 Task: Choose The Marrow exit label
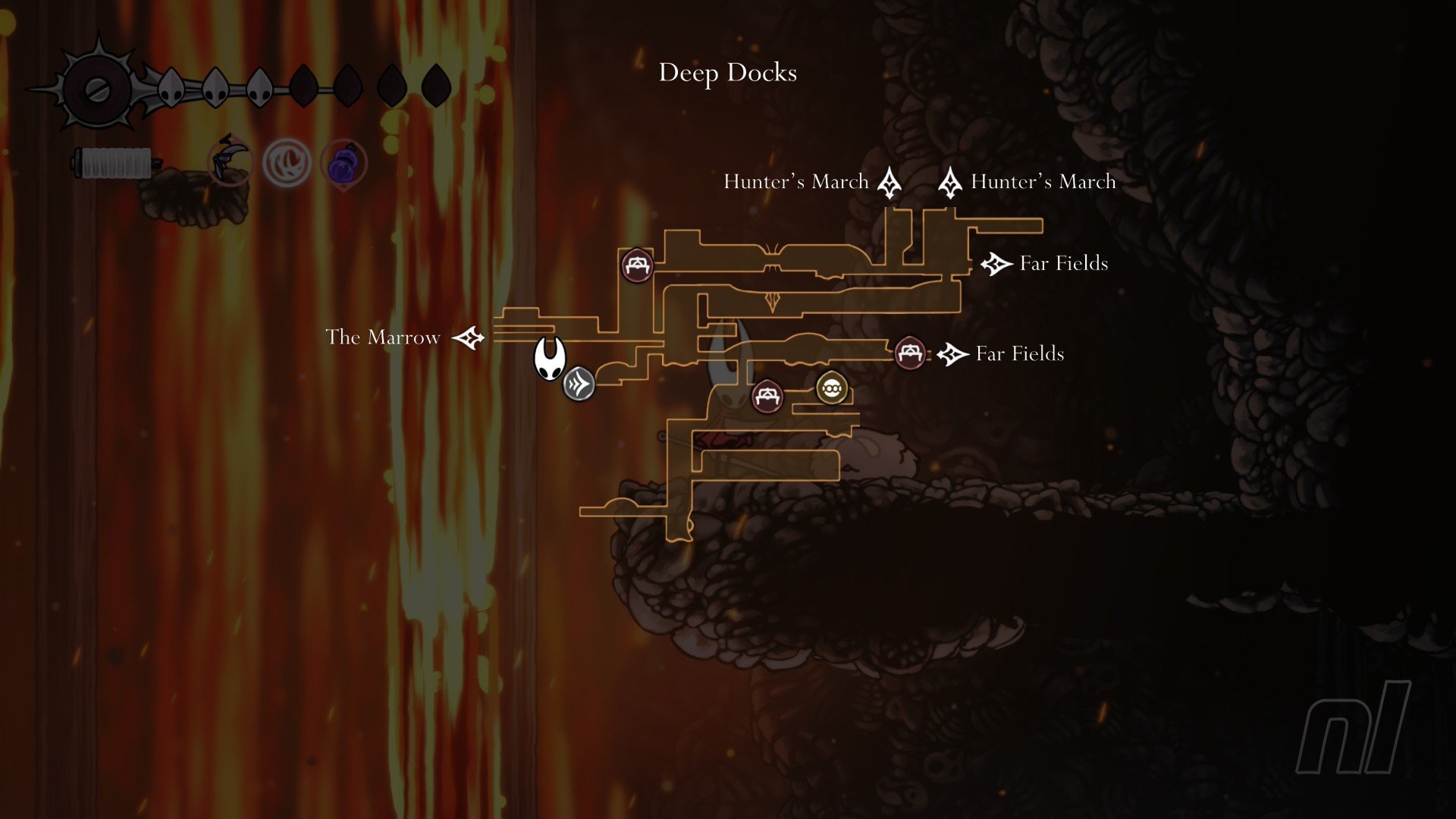click(x=383, y=337)
